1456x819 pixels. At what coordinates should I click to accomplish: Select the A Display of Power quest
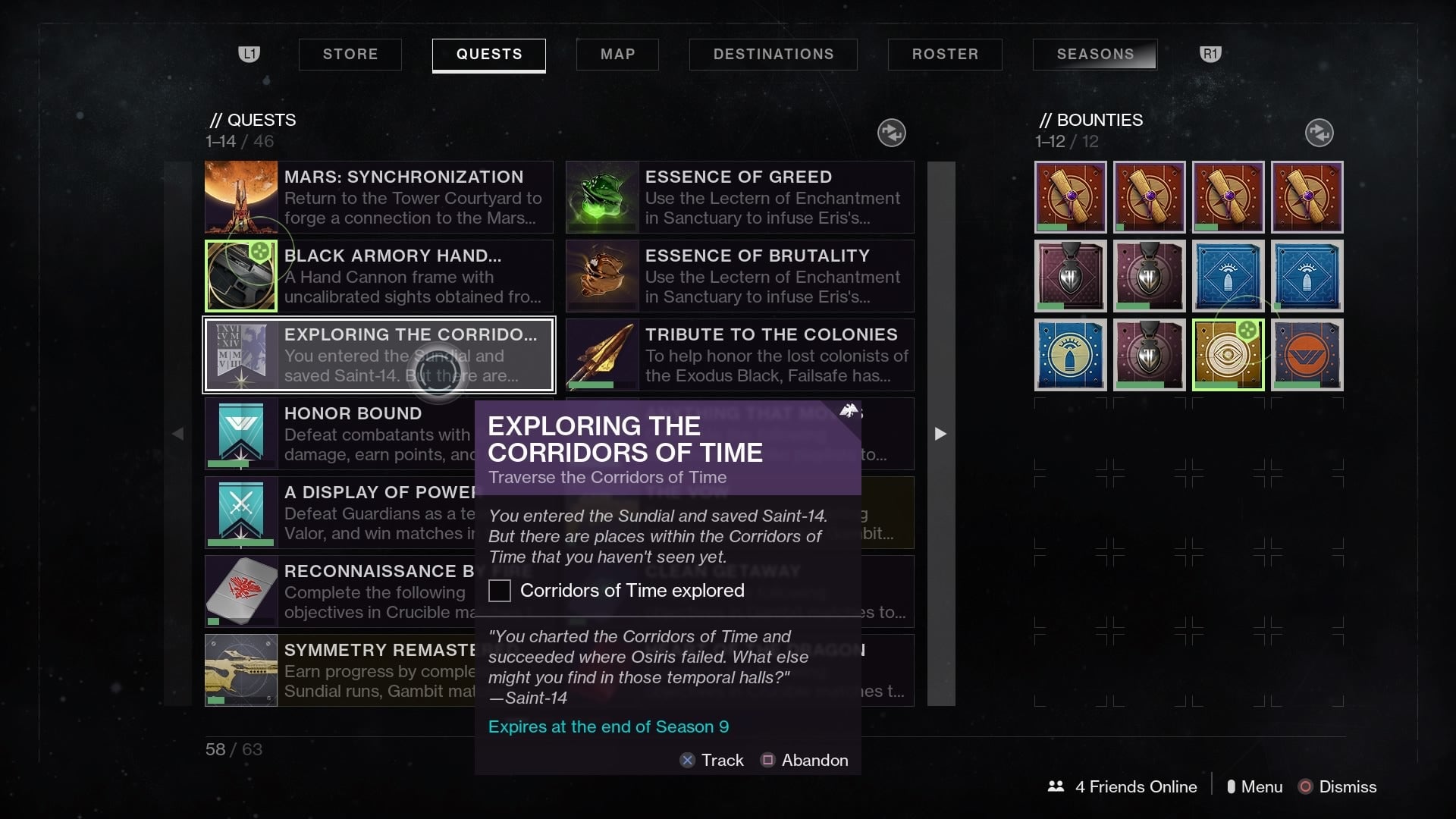point(339,513)
